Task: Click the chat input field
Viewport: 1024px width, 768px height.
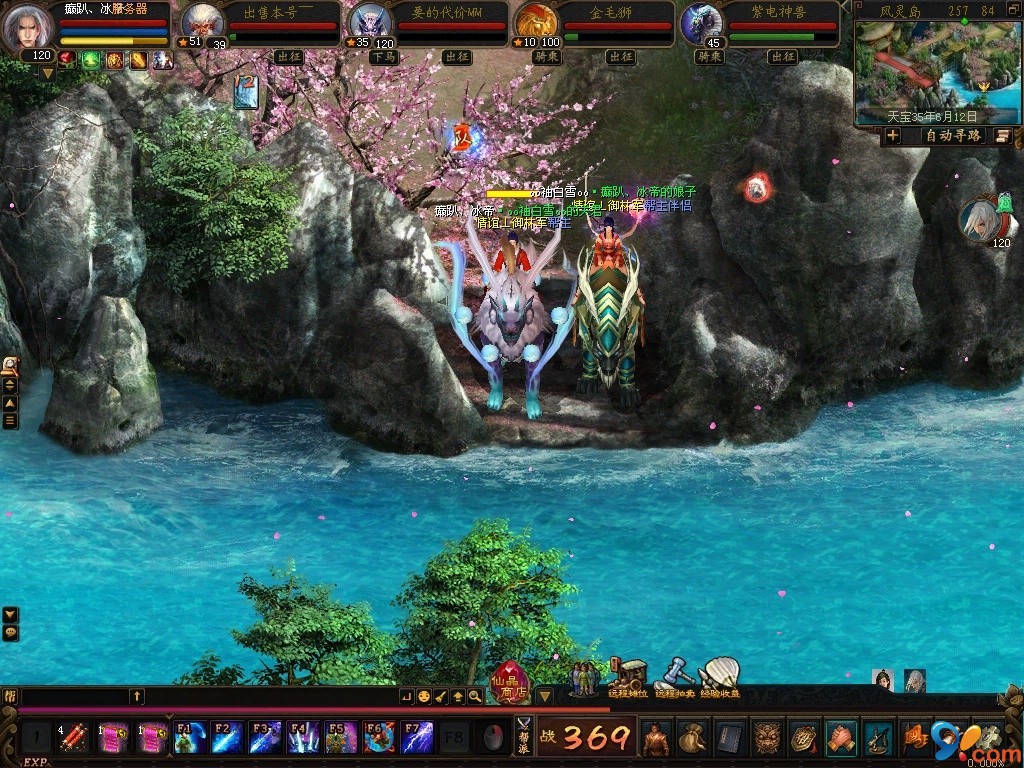Action: (x=75, y=696)
